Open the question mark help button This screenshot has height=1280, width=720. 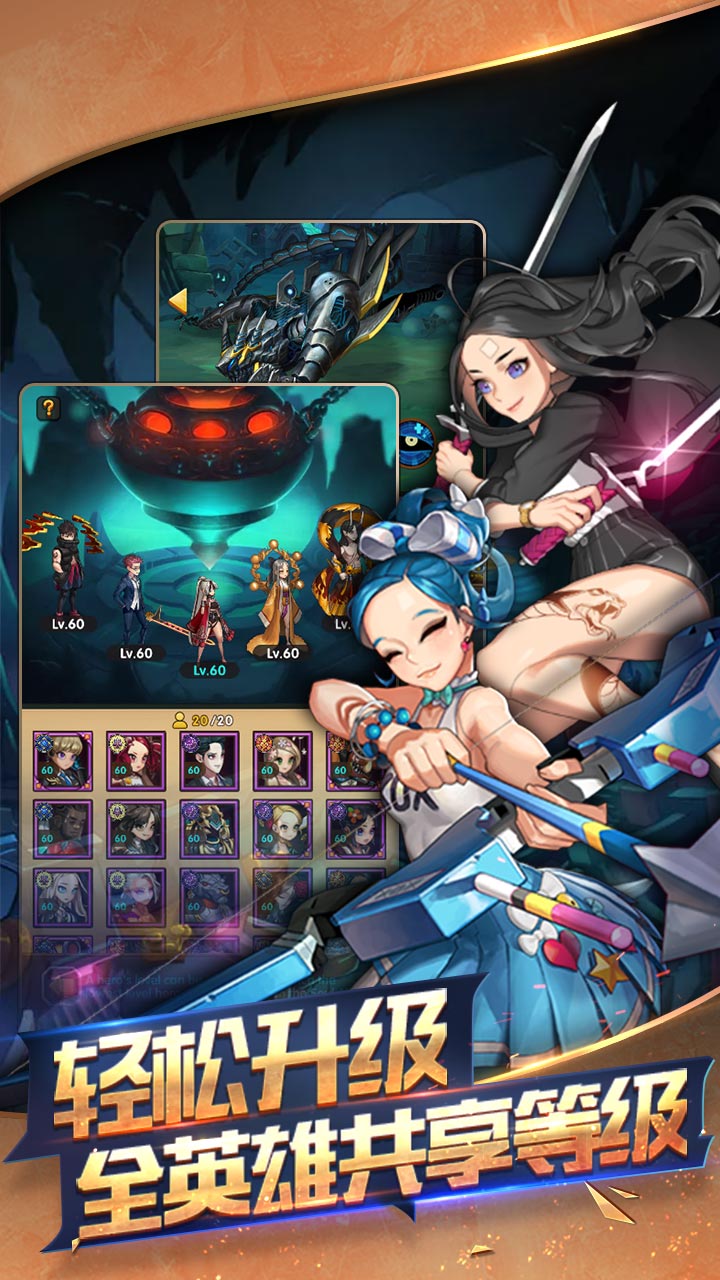pos(47,407)
